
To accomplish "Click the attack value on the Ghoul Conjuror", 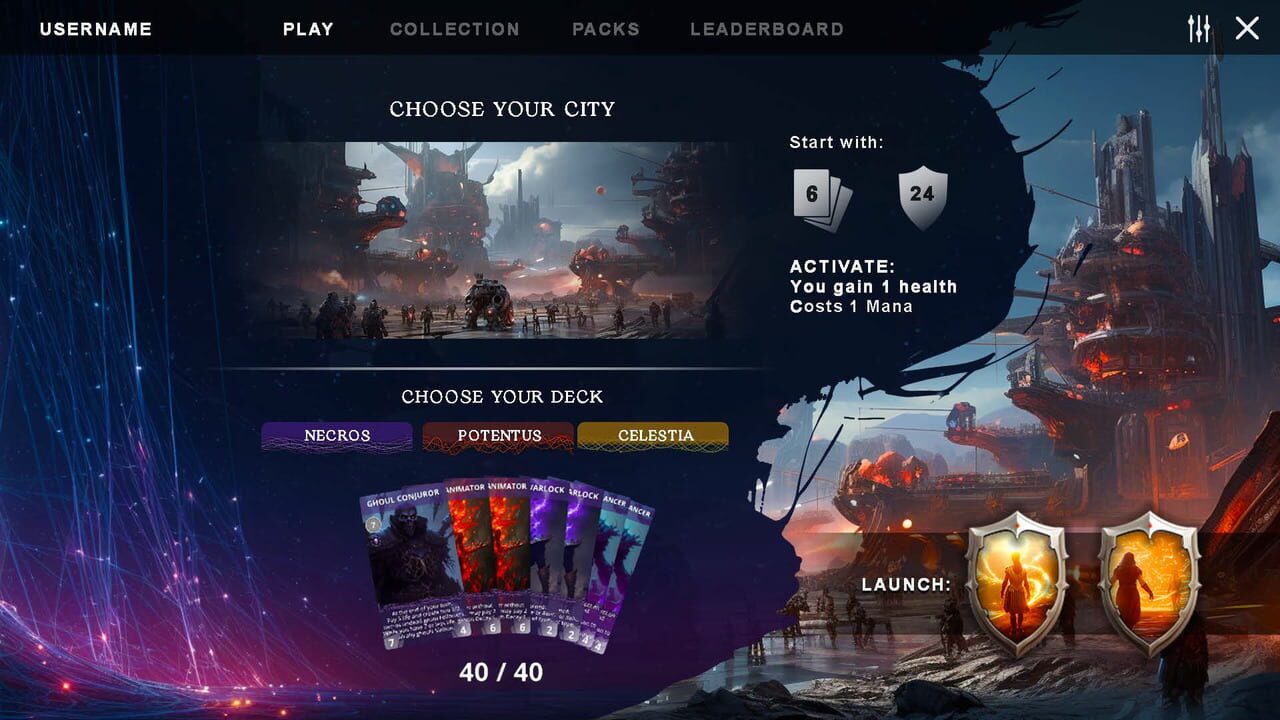I will click(392, 642).
